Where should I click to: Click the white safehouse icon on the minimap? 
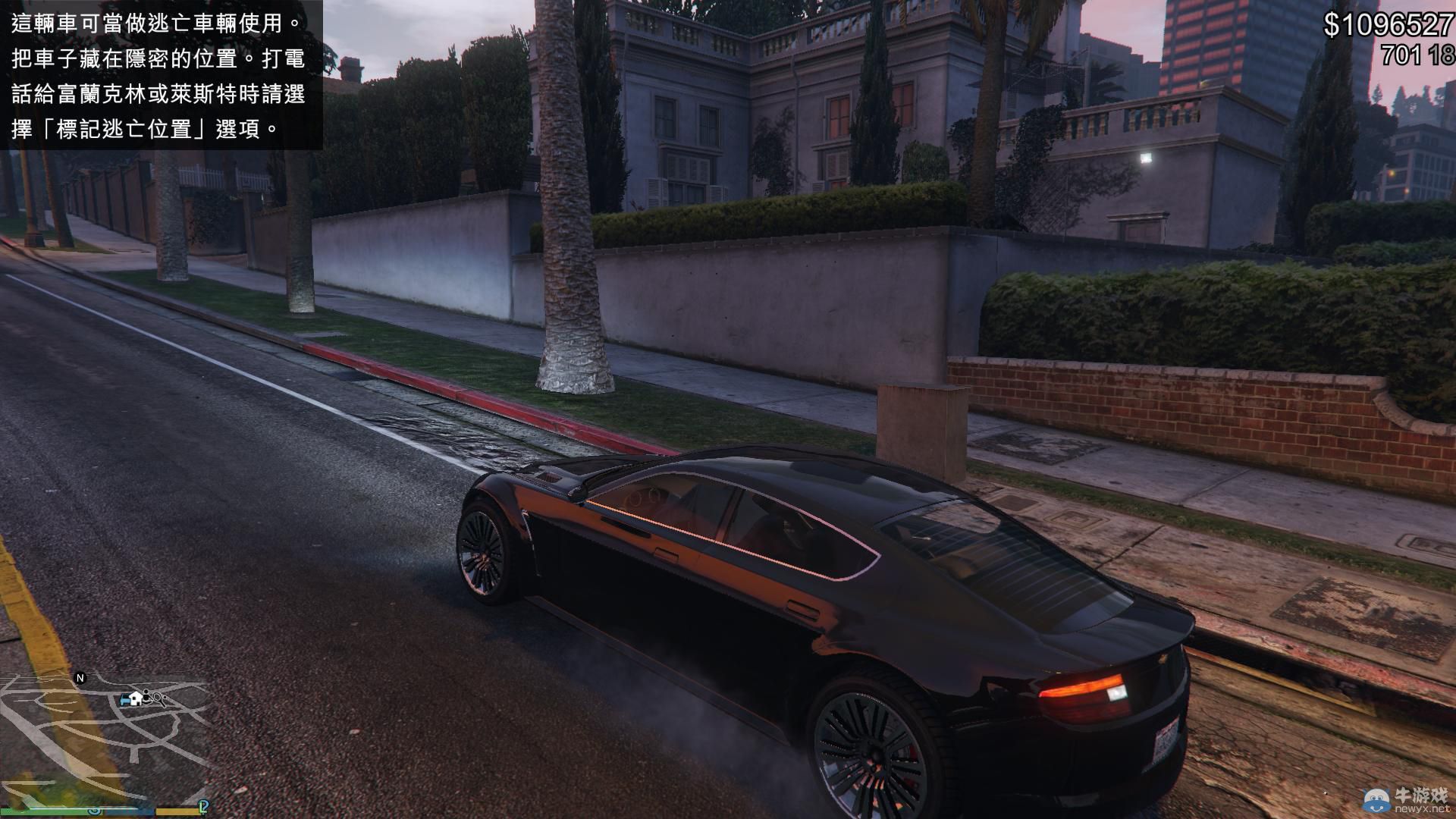tap(136, 699)
